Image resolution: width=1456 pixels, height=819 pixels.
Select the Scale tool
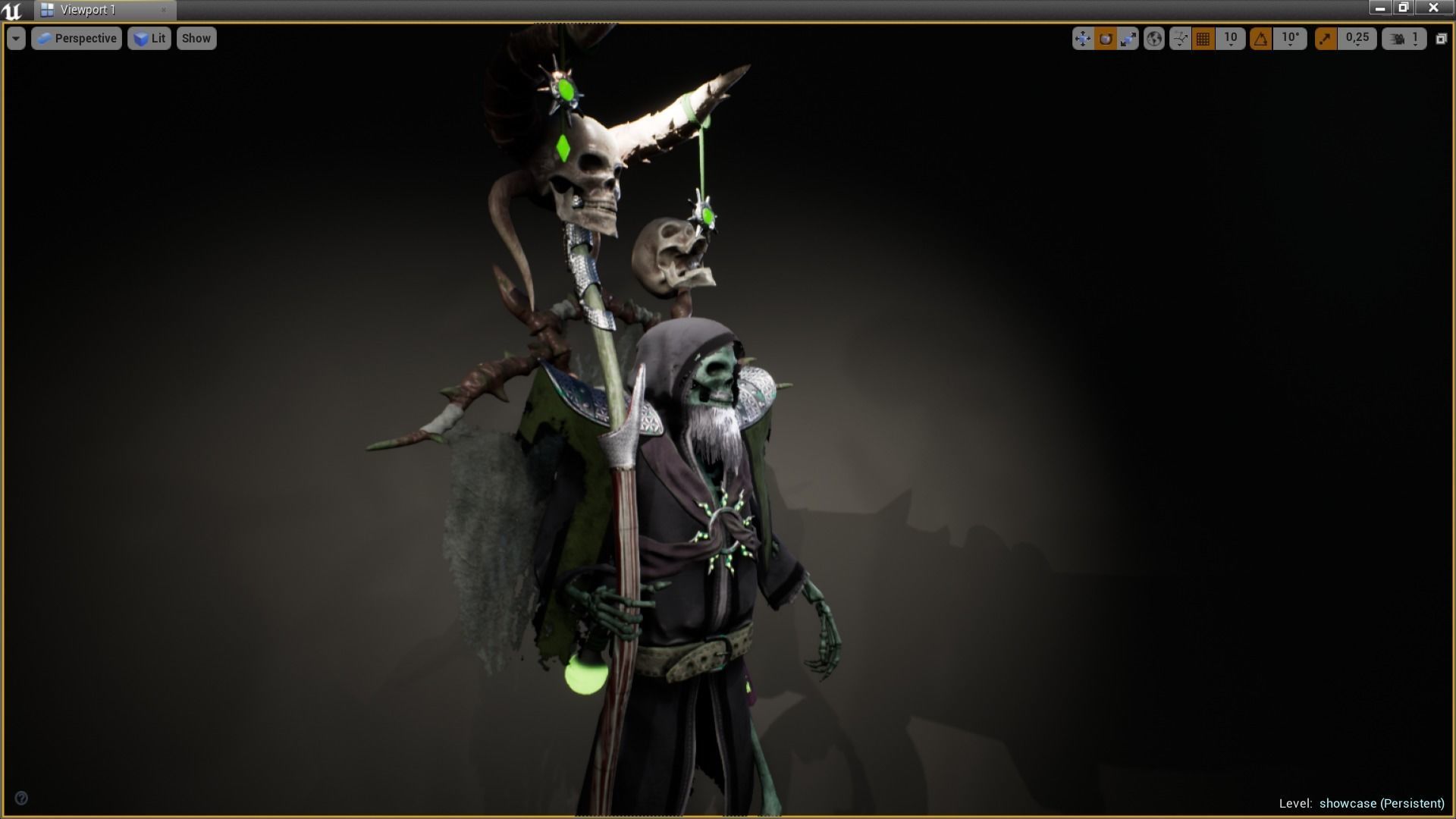point(1128,38)
